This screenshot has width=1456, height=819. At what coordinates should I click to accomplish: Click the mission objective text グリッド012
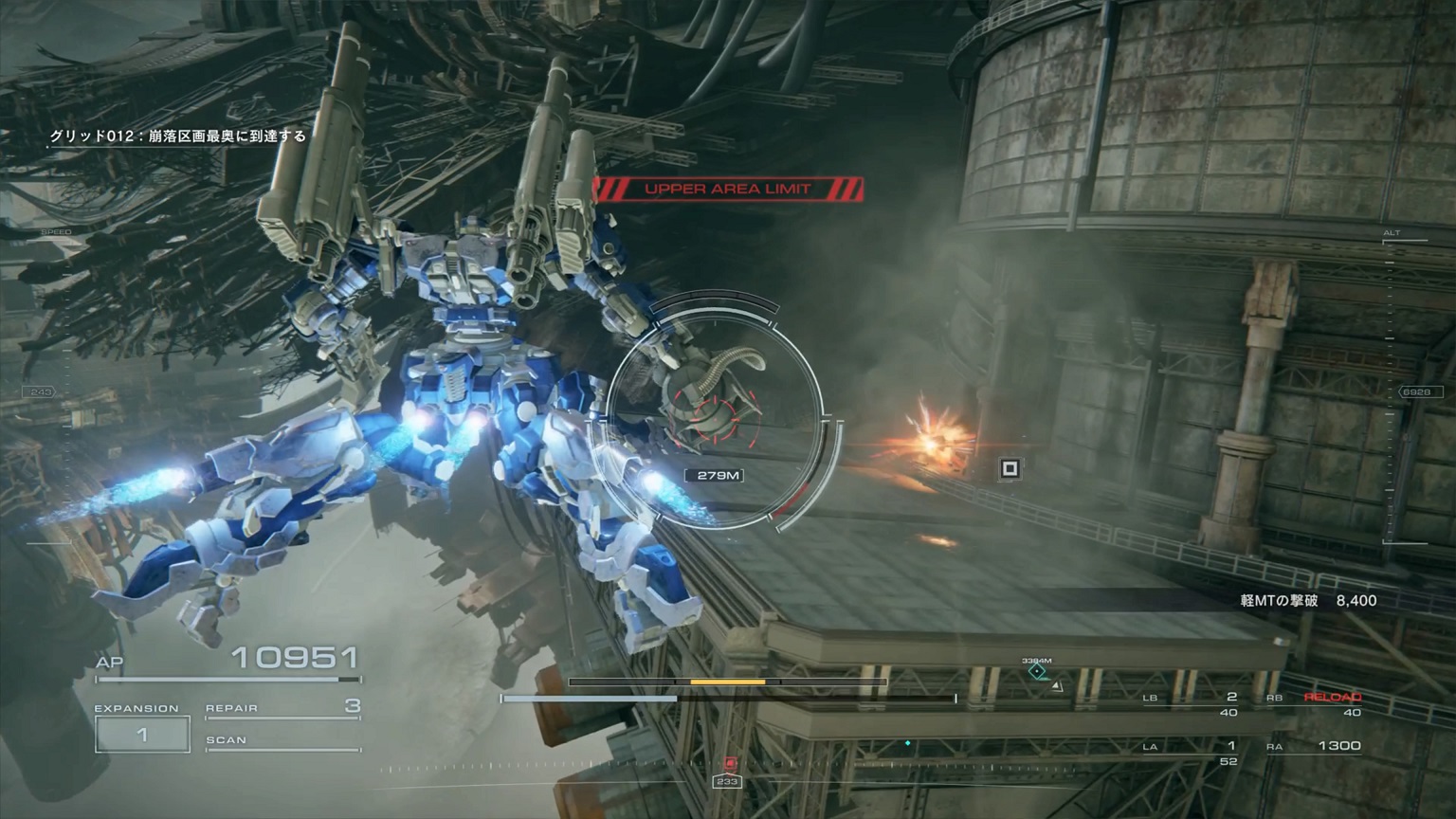pos(176,136)
